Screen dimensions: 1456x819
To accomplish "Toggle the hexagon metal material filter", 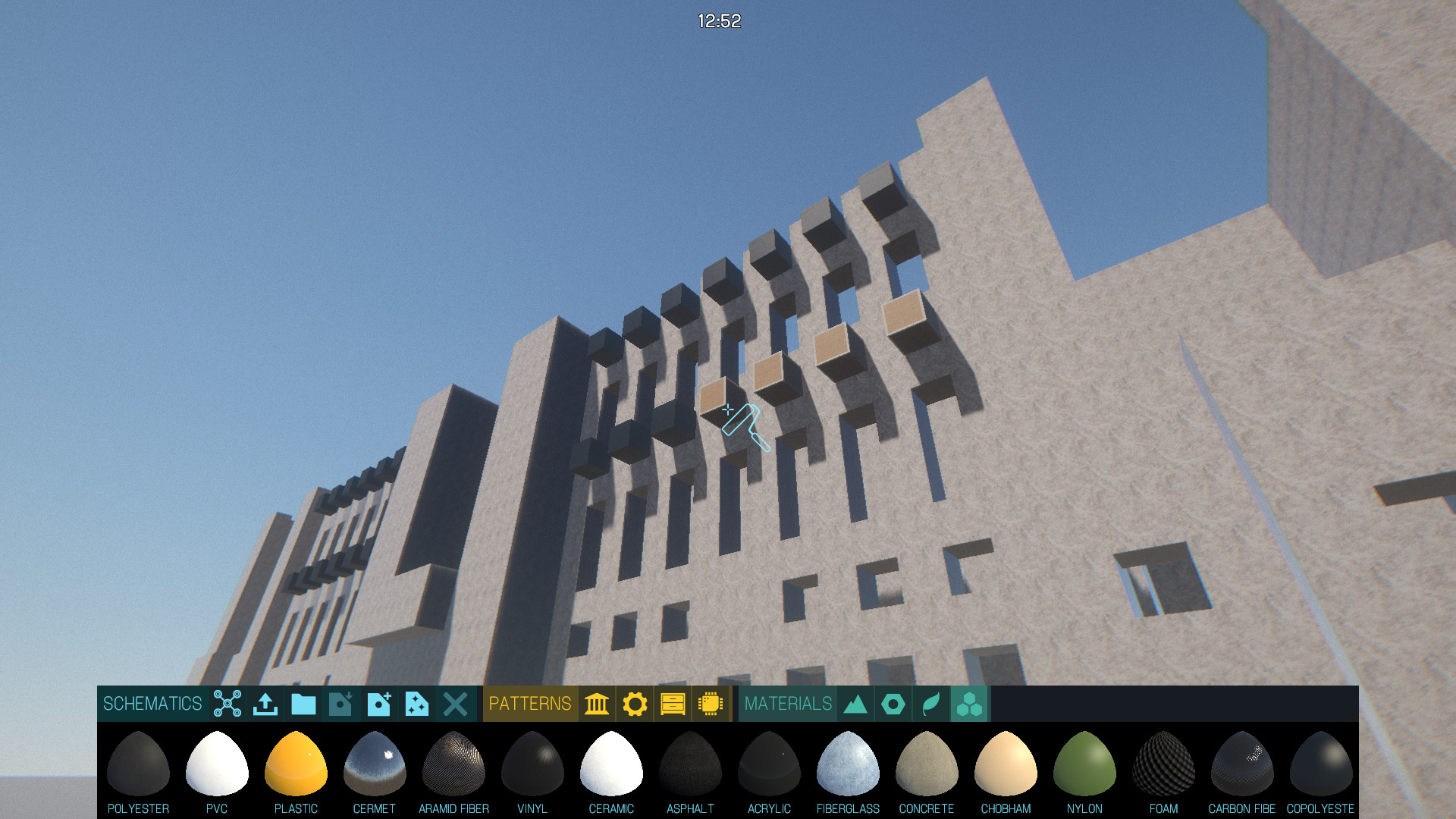I will coord(894,704).
